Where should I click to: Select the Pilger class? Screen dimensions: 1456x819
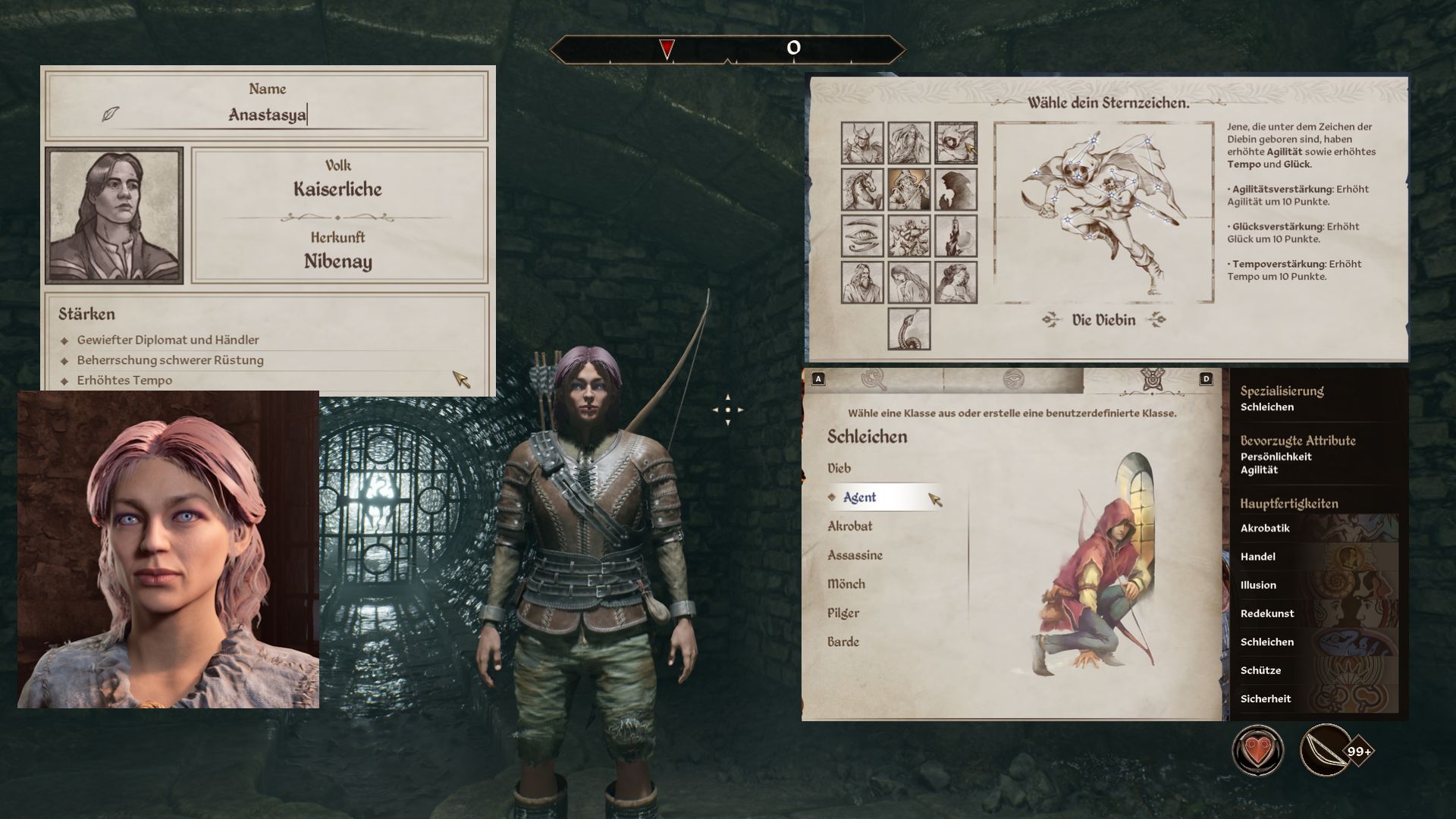tap(843, 613)
